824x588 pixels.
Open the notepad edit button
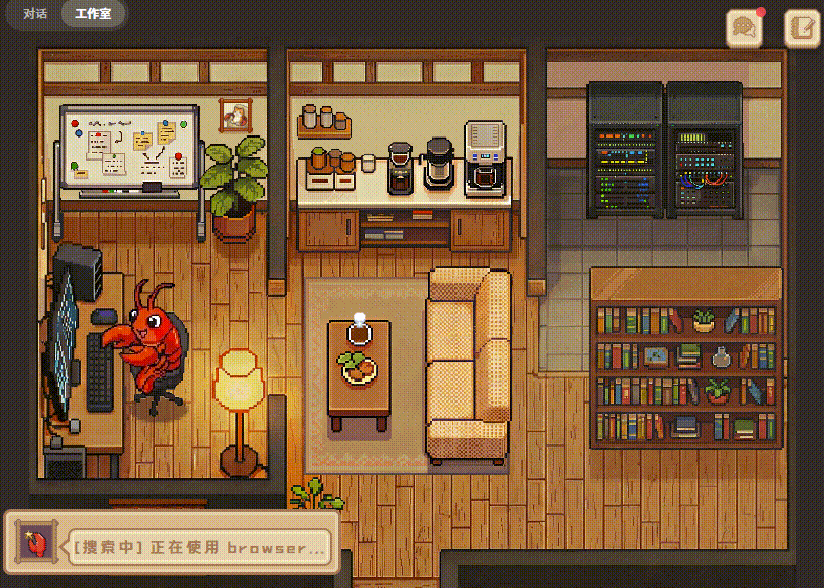pos(802,29)
